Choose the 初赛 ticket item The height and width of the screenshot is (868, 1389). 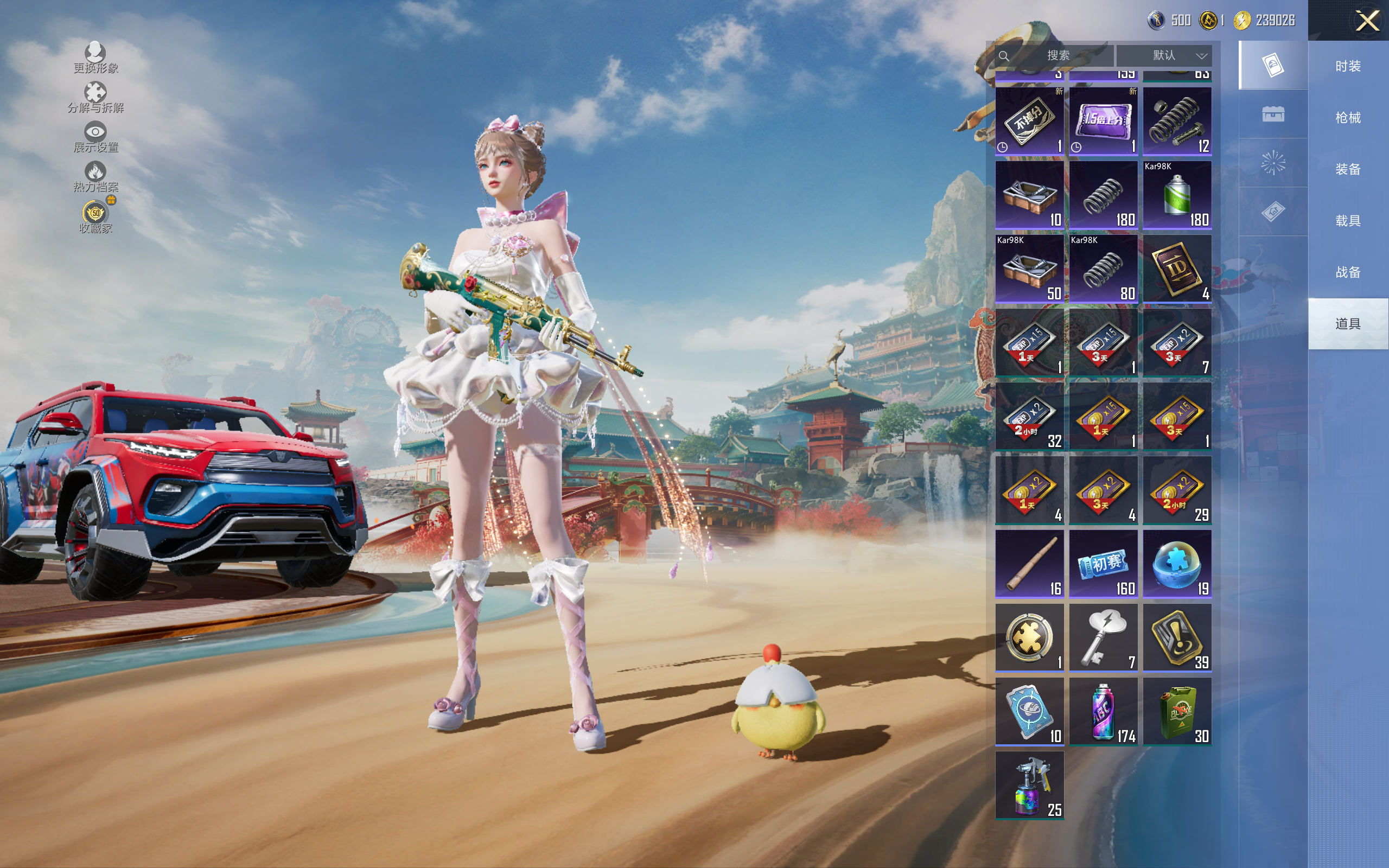tap(1103, 564)
